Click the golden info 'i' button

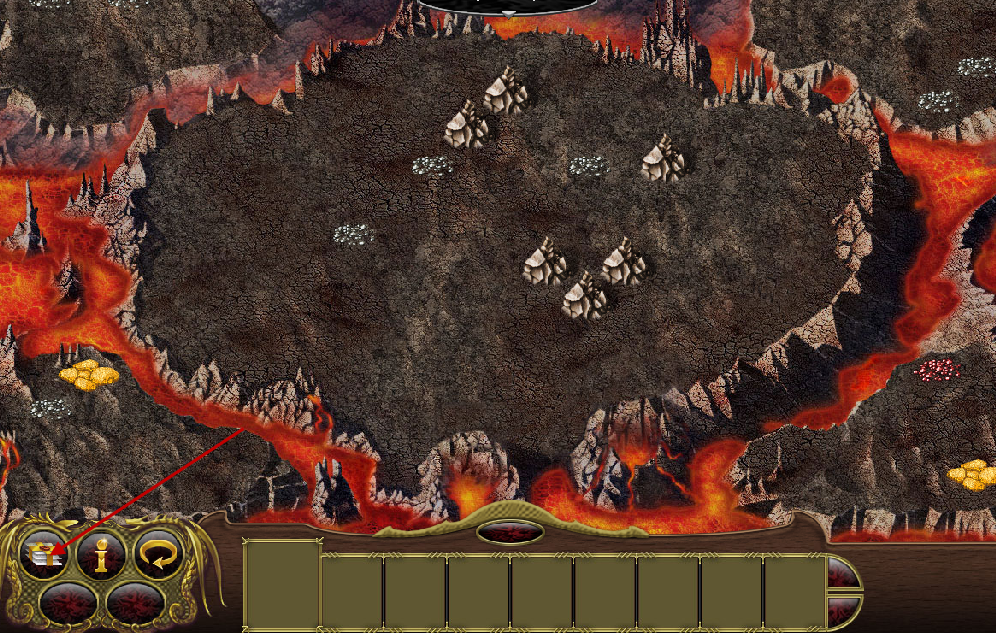click(x=102, y=553)
